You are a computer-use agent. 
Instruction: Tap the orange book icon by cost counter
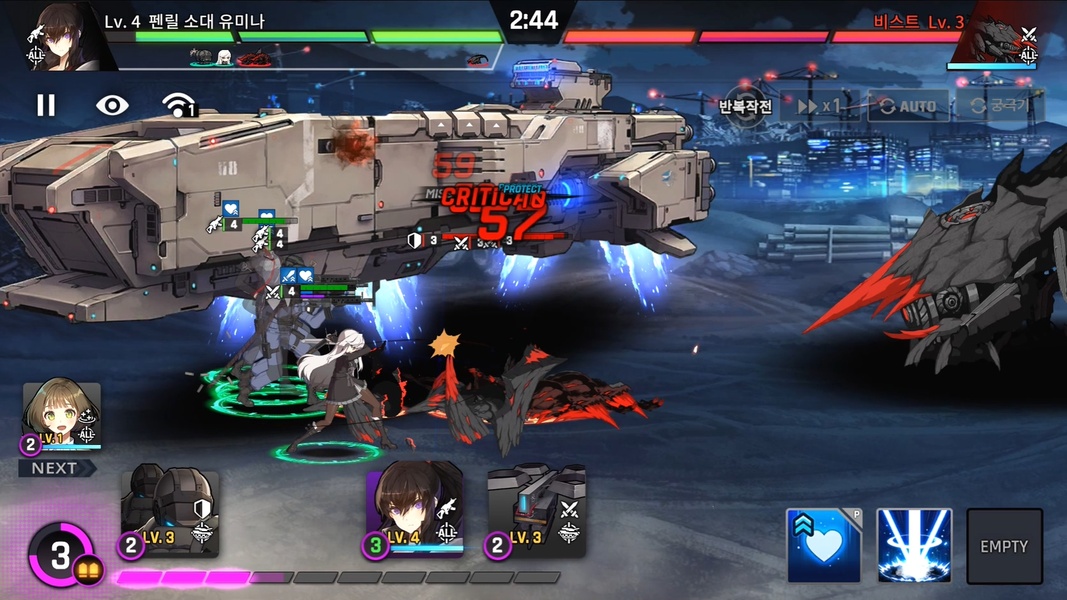coord(86,570)
